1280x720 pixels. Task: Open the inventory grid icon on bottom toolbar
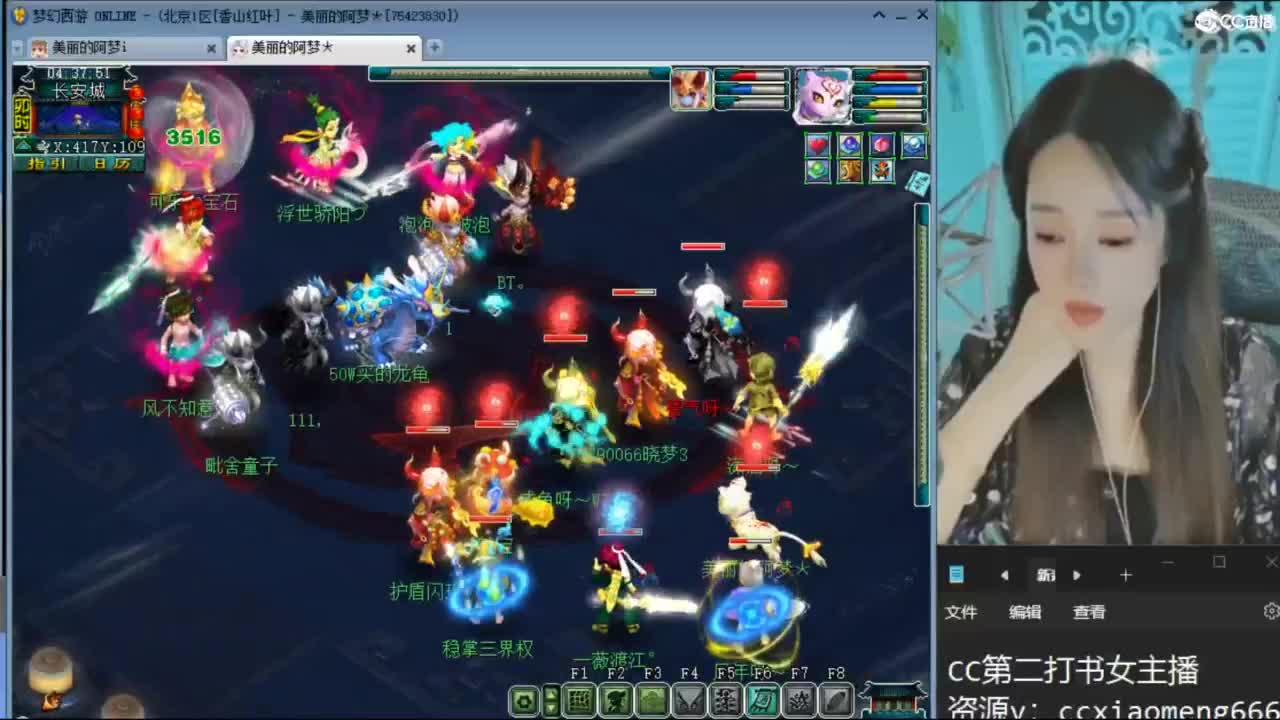pyautogui.click(x=578, y=702)
